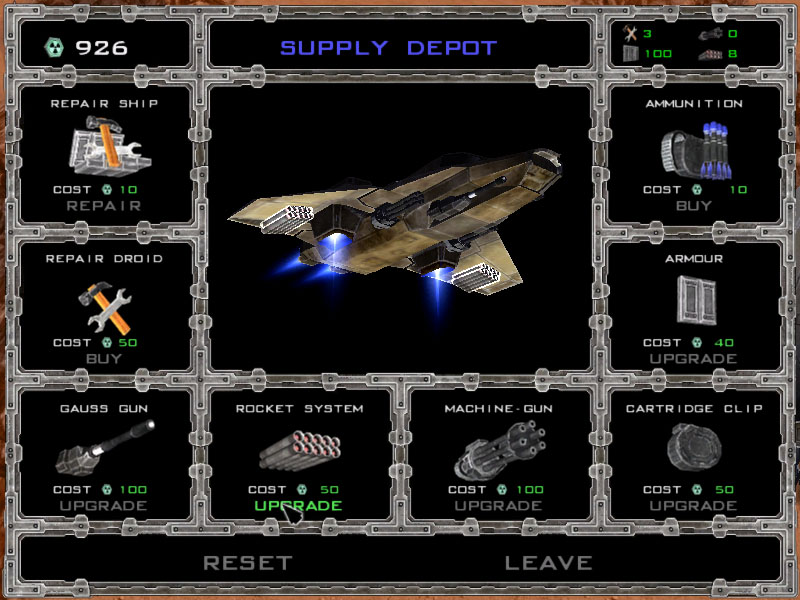The image size is (800, 600).
Task: Select the Armour plate icon
Action: [x=693, y=302]
